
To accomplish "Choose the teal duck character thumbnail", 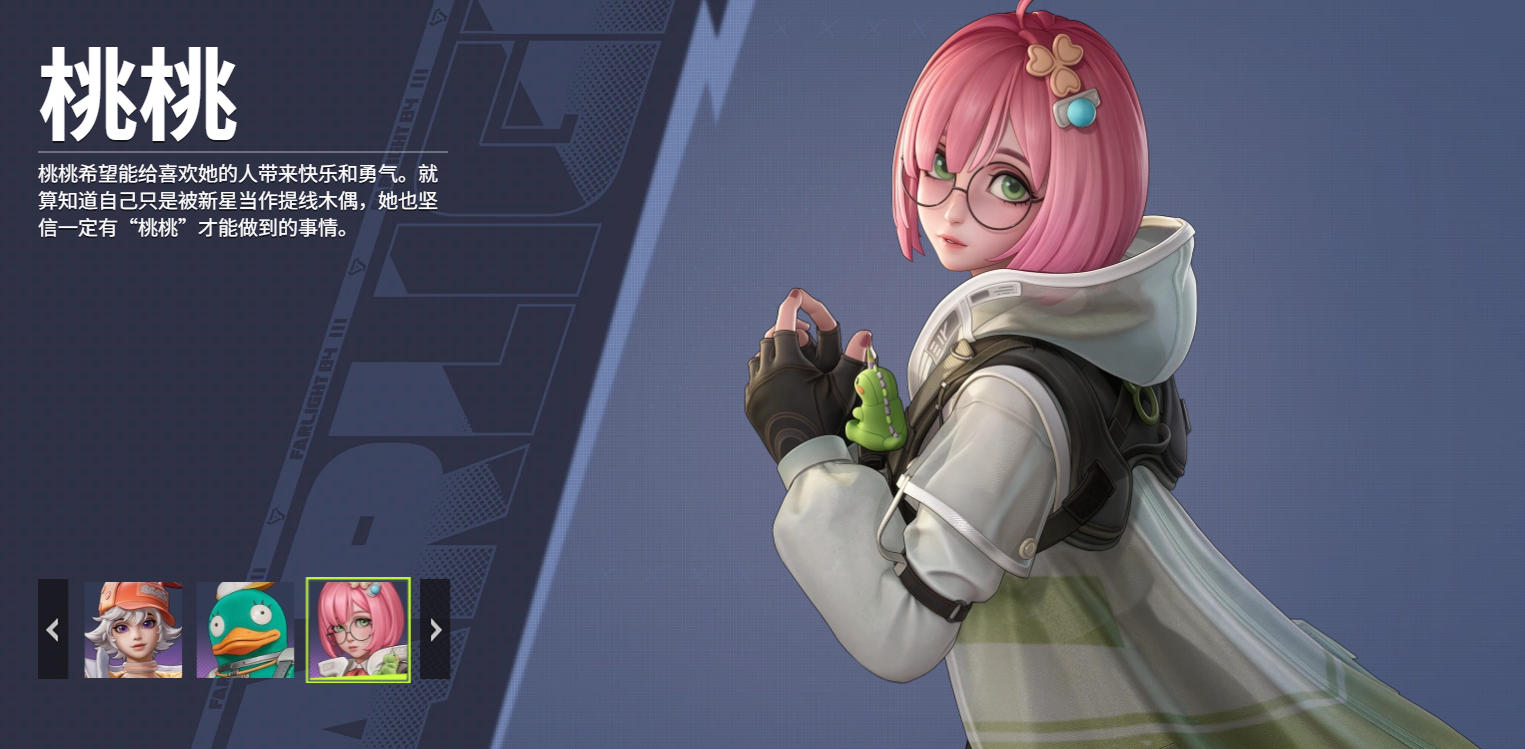I will (x=245, y=630).
